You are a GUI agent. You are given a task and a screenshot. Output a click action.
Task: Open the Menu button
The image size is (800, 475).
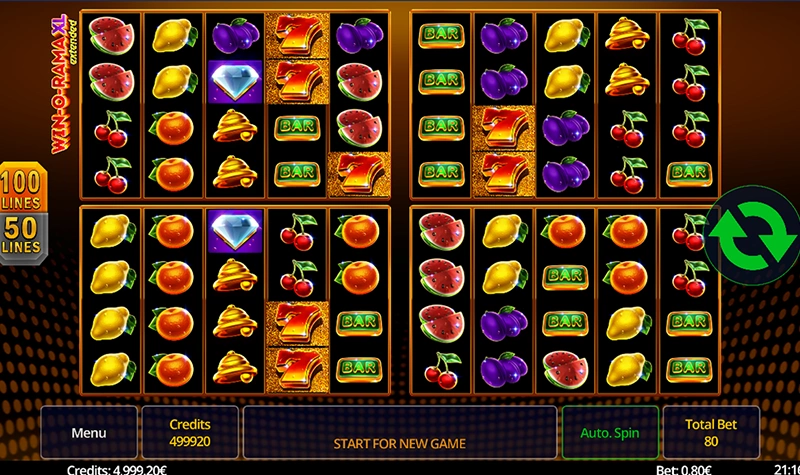click(x=88, y=434)
